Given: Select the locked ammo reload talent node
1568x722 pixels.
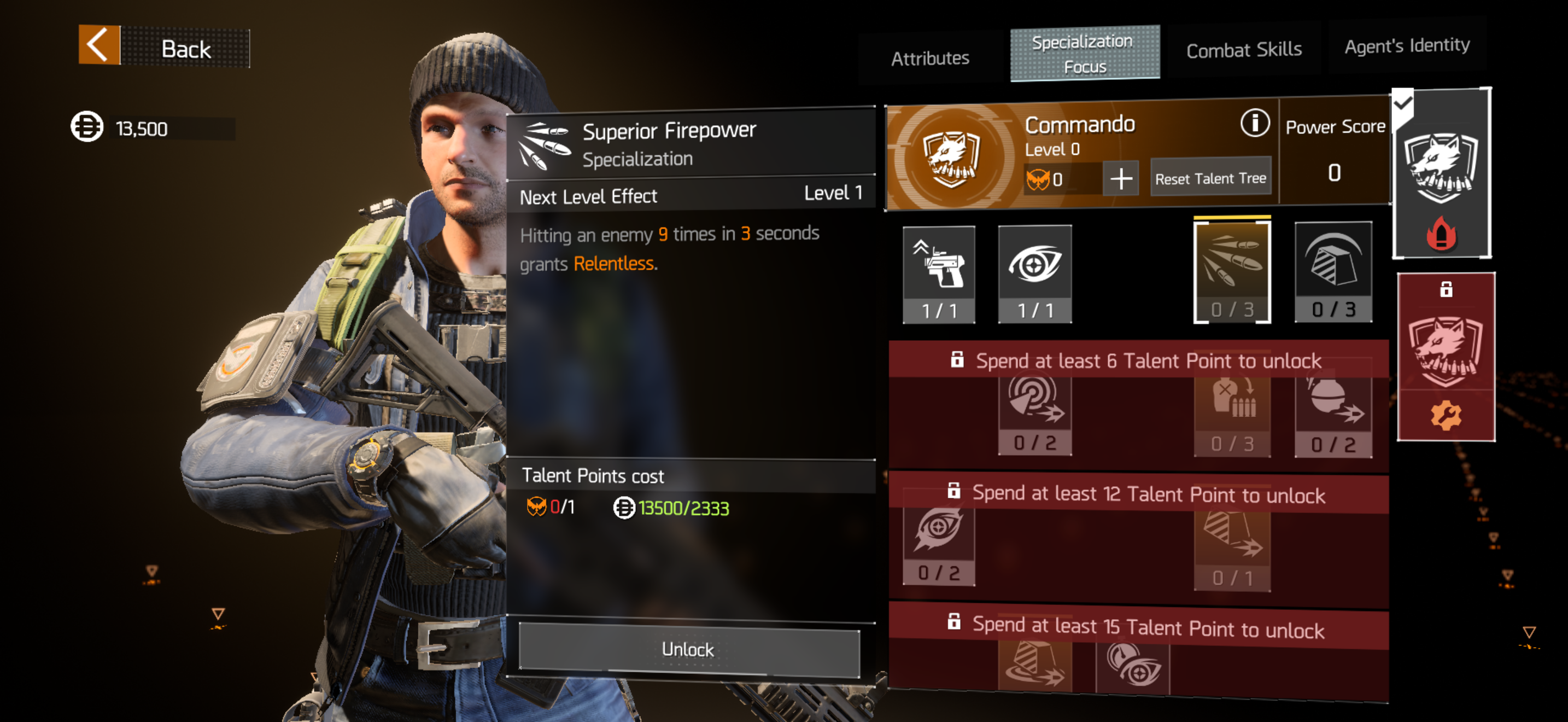Looking at the screenshot, I should pos(1231,414).
